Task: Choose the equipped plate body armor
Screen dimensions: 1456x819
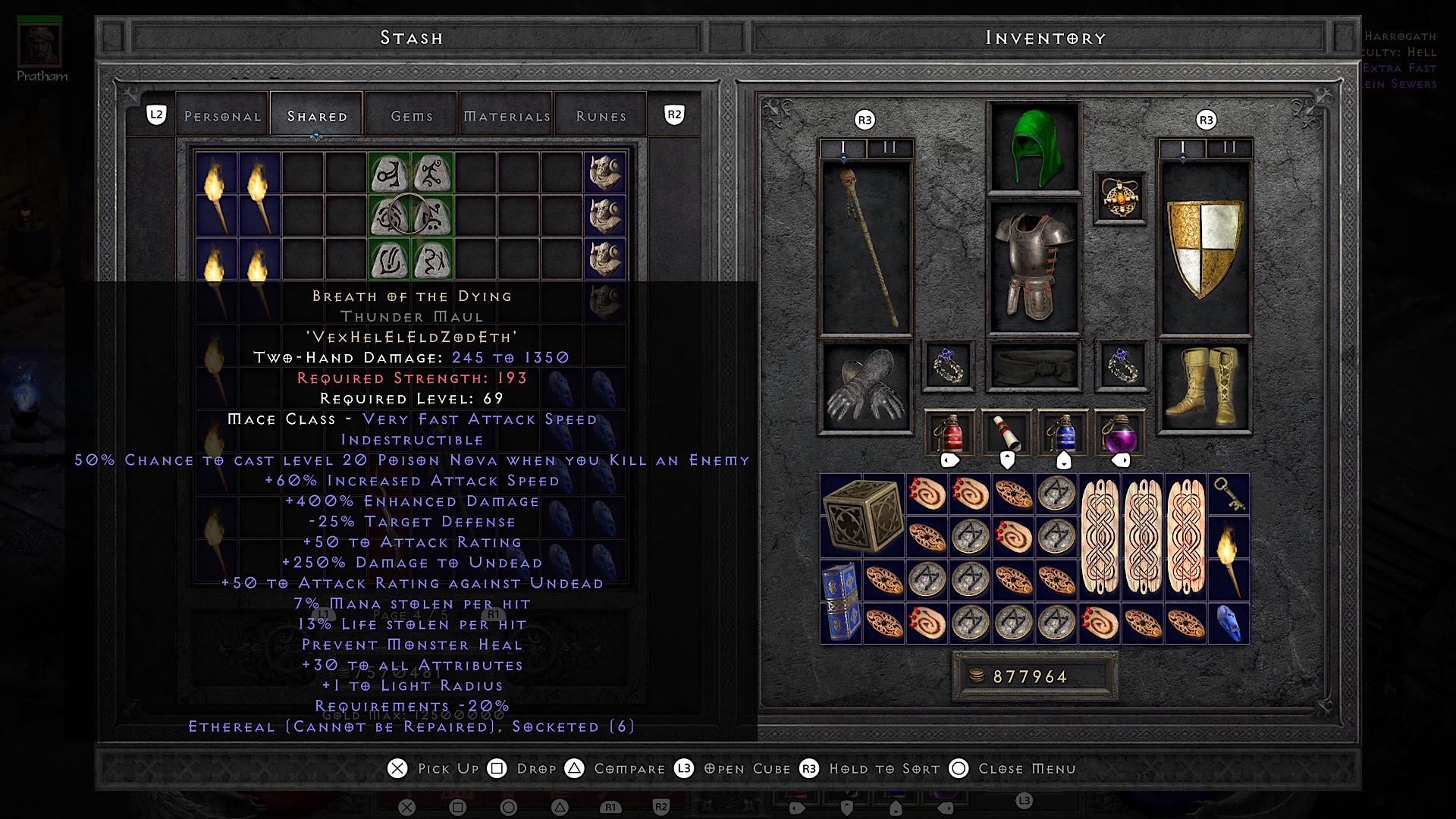Action: point(1033,265)
